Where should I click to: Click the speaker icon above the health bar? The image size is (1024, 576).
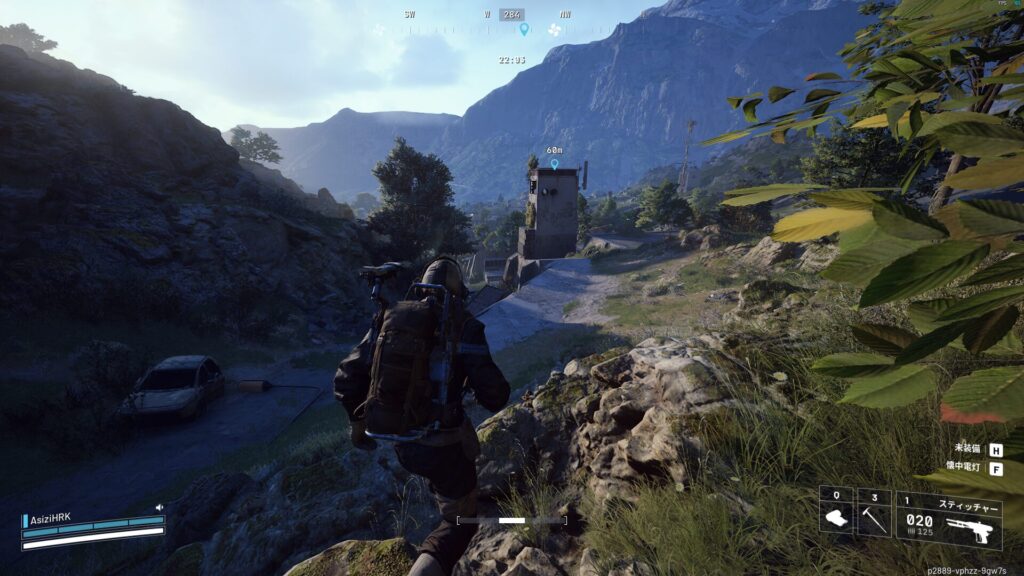[x=159, y=508]
